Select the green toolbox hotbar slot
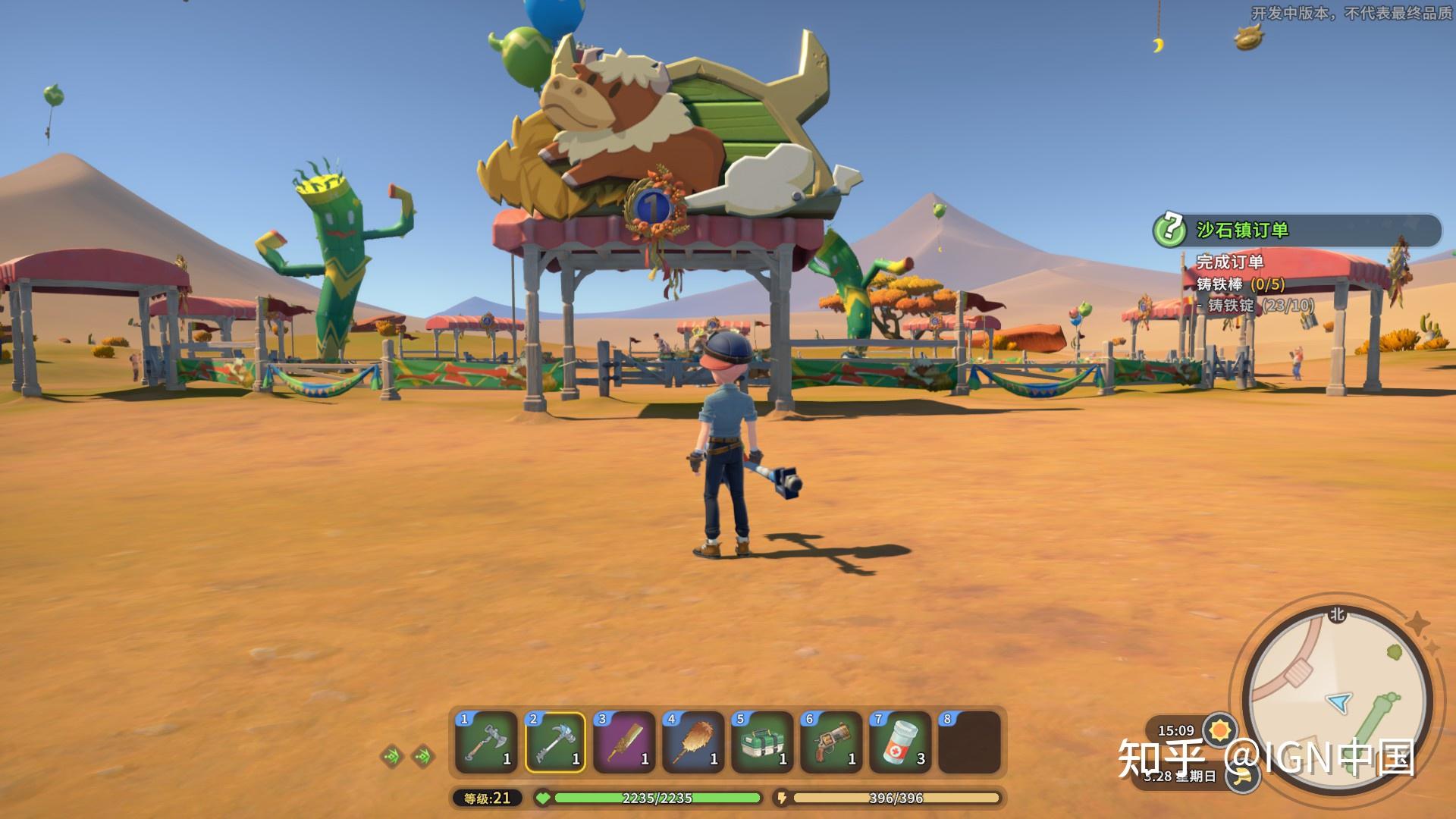Image resolution: width=1456 pixels, height=819 pixels. pos(762,742)
